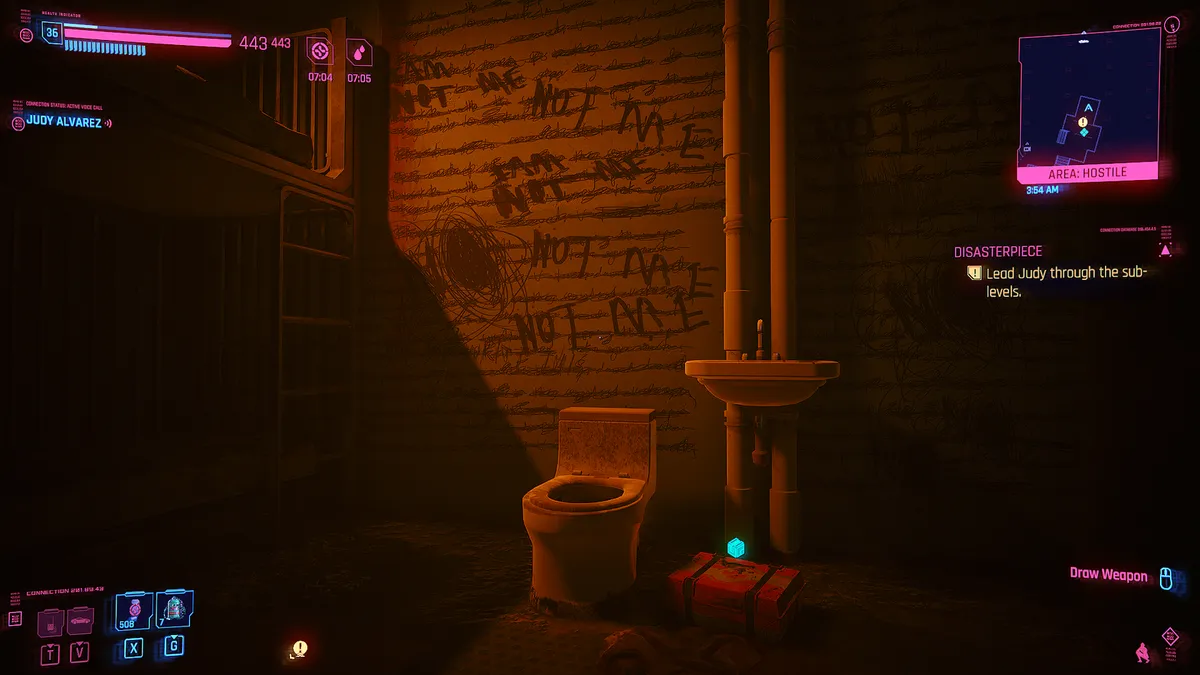The height and width of the screenshot is (675, 1200).
Task: Inspect the circular status effect icon
Action: (x=320, y=51)
